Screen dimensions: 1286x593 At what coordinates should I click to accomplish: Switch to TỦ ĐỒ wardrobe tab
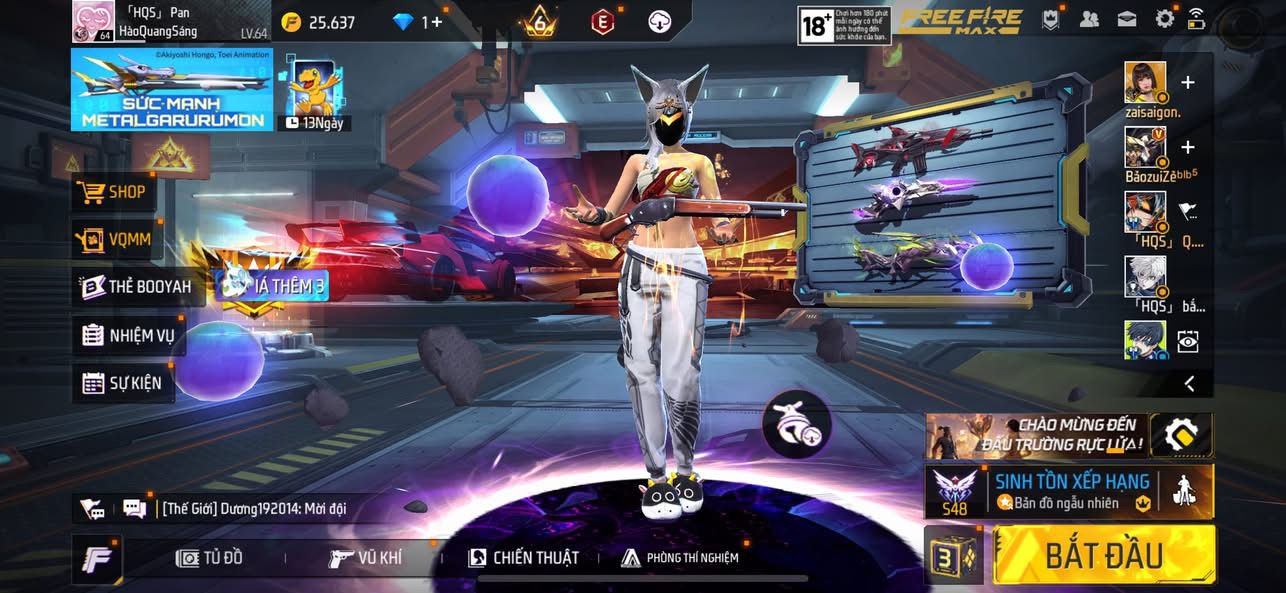point(209,558)
